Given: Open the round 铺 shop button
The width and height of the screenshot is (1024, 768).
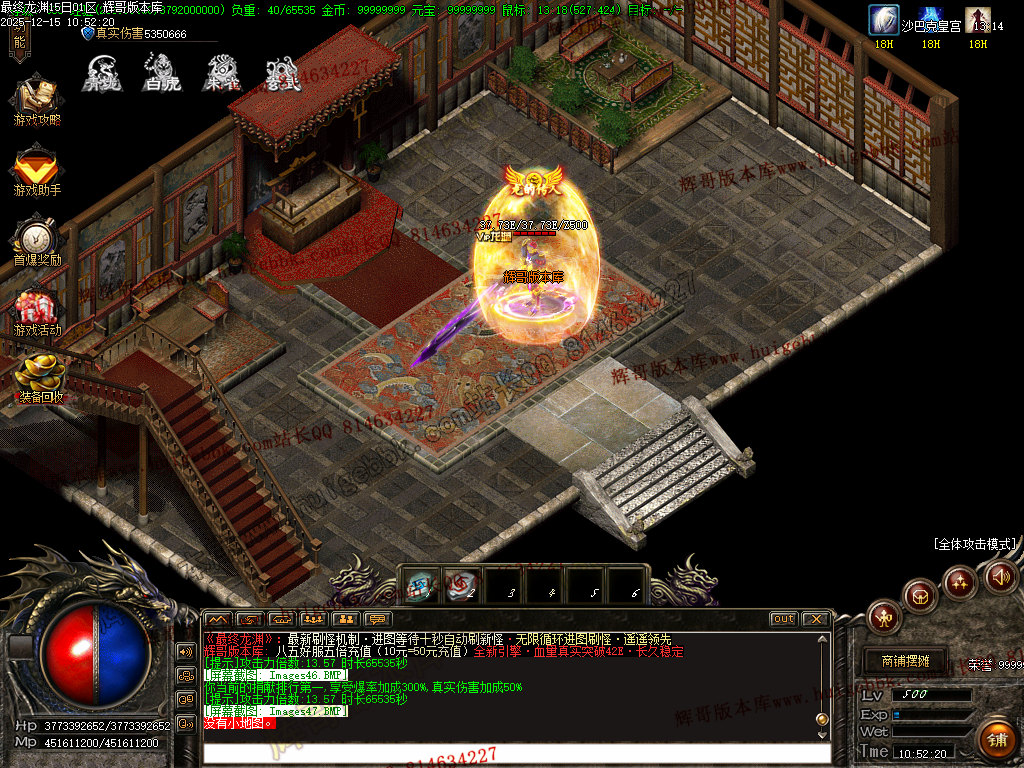Looking at the screenshot, I should click(996, 739).
